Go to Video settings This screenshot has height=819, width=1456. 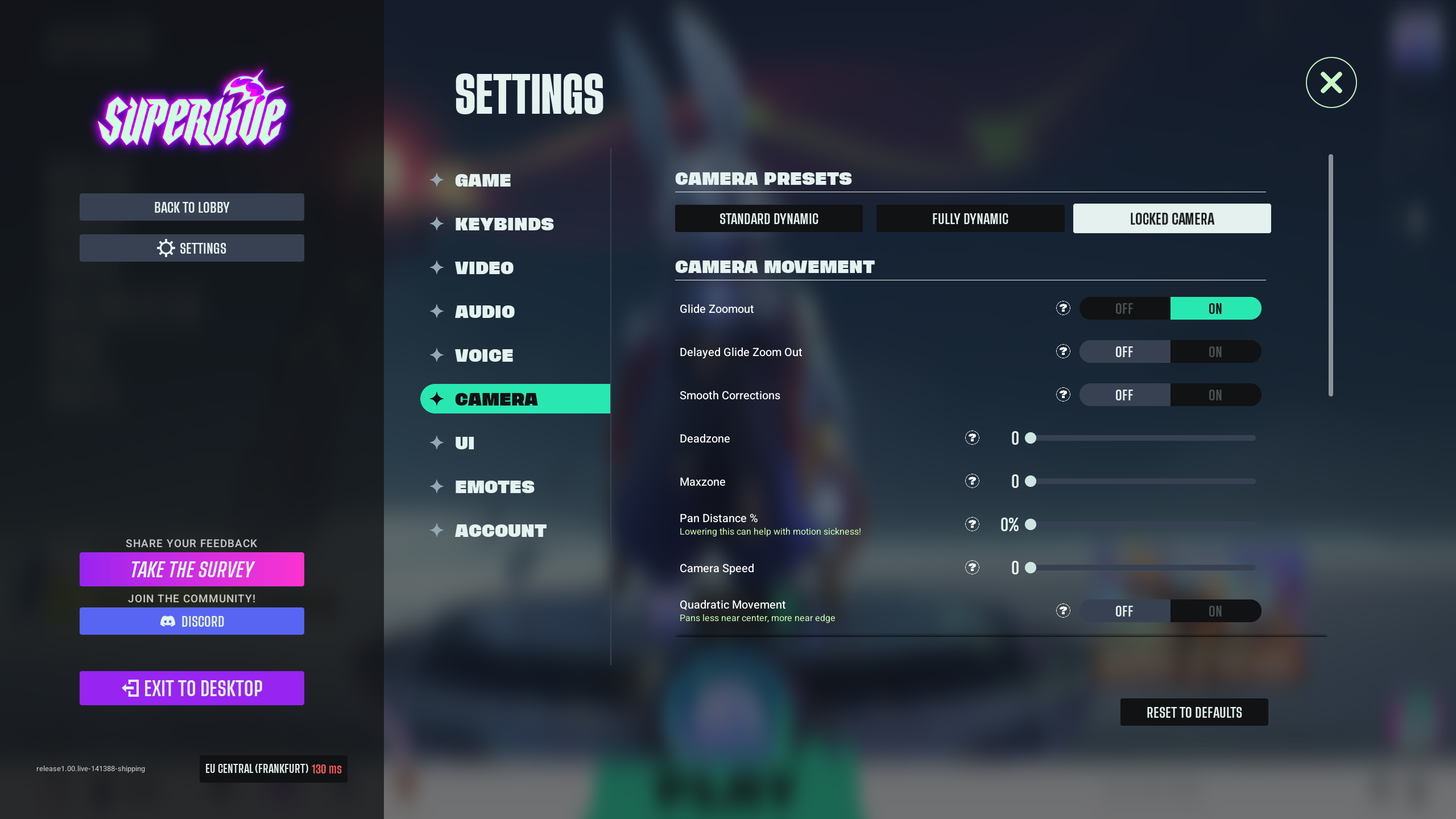click(x=484, y=268)
